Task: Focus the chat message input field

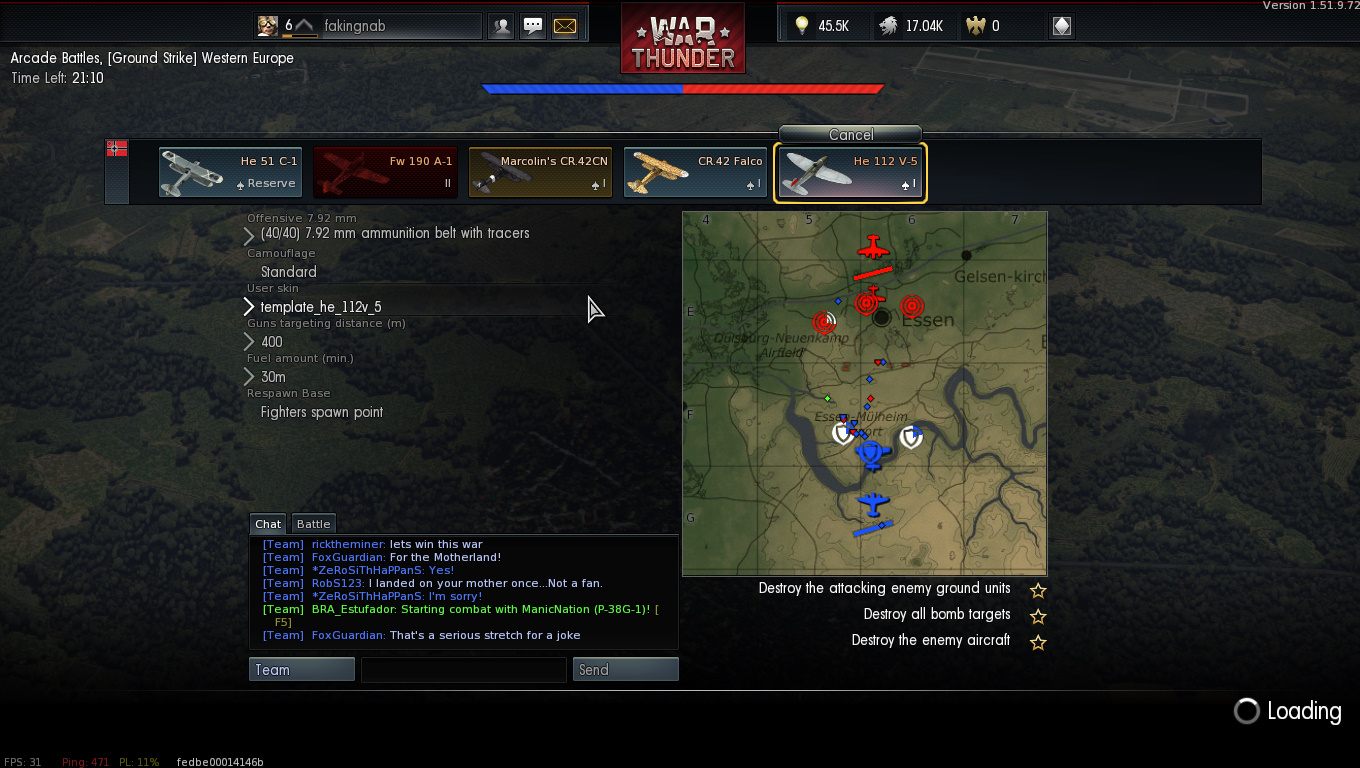Action: click(x=463, y=670)
